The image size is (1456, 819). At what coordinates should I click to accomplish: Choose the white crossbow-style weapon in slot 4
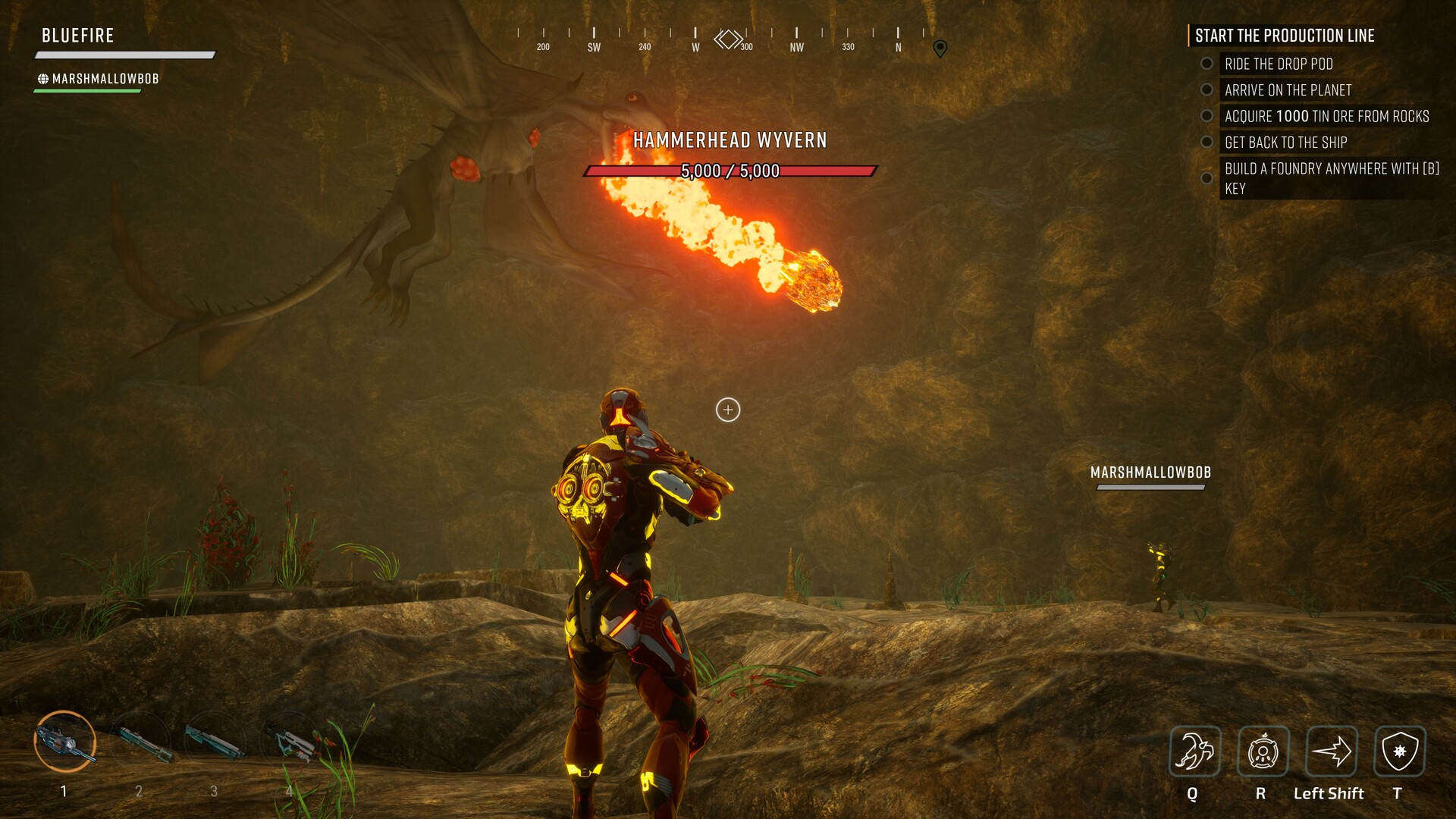pyautogui.click(x=290, y=742)
